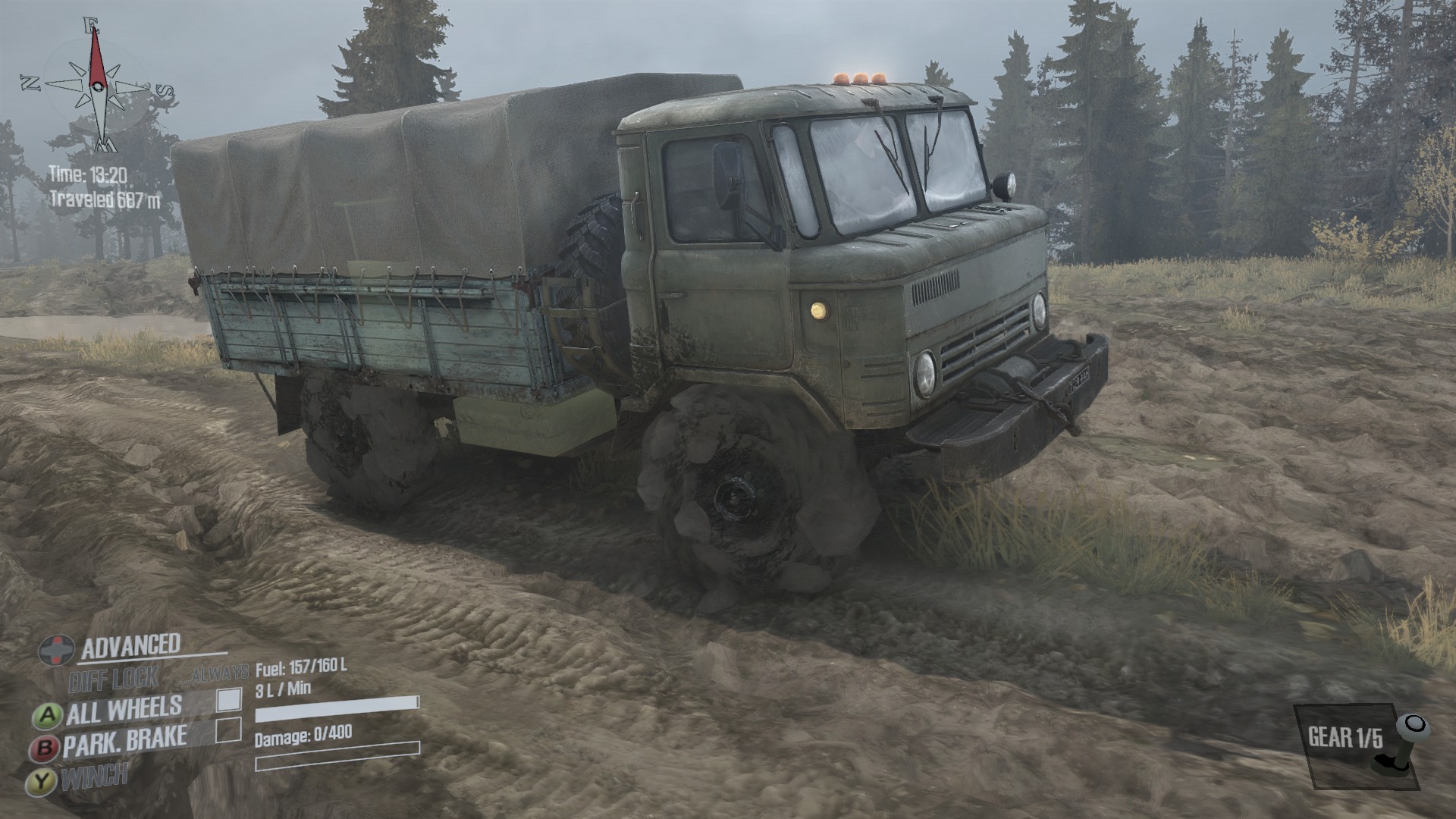Viewport: 1456px width, 819px height.
Task: Click the compass in the corner
Action: 97,82
